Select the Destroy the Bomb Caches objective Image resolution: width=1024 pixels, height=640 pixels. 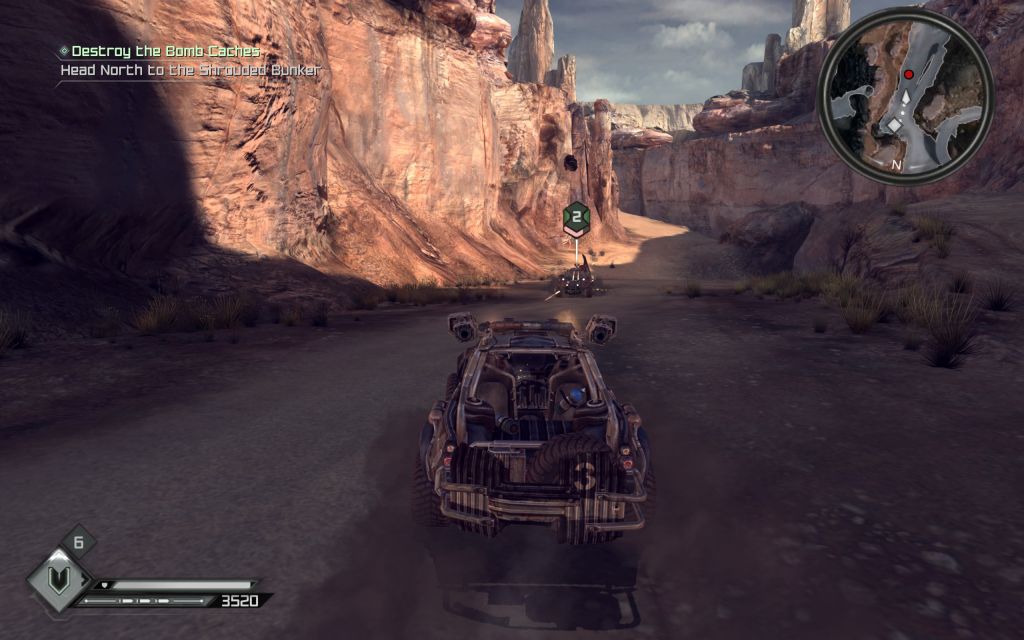coord(165,51)
